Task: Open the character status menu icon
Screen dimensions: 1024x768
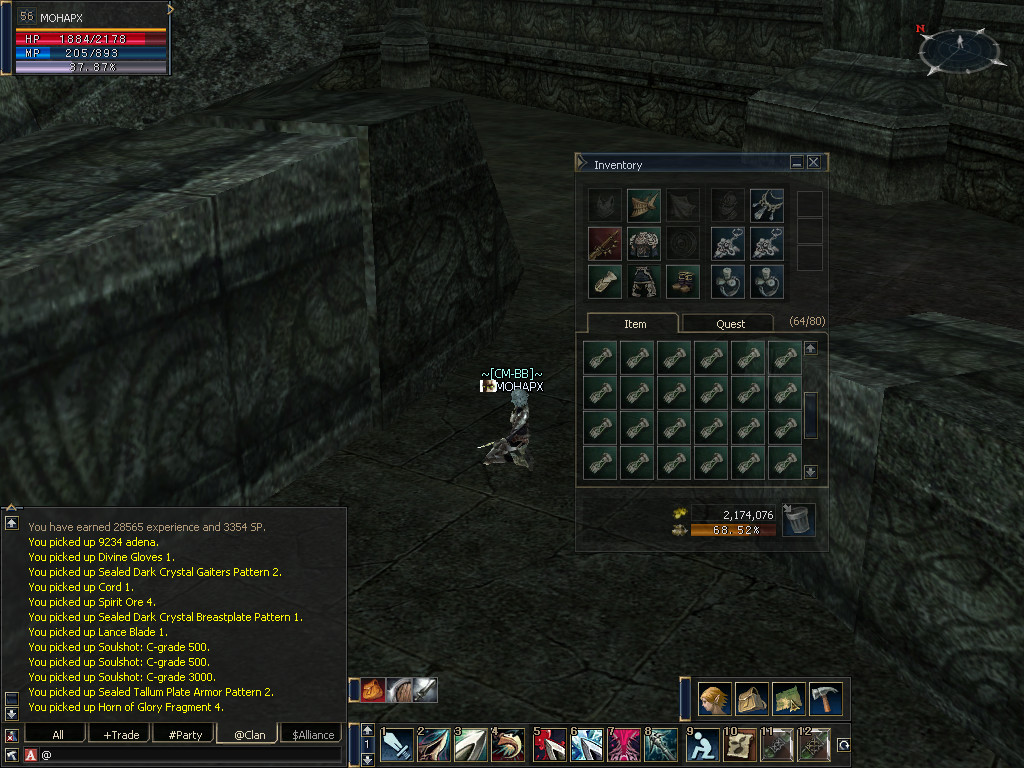Action: tap(715, 698)
